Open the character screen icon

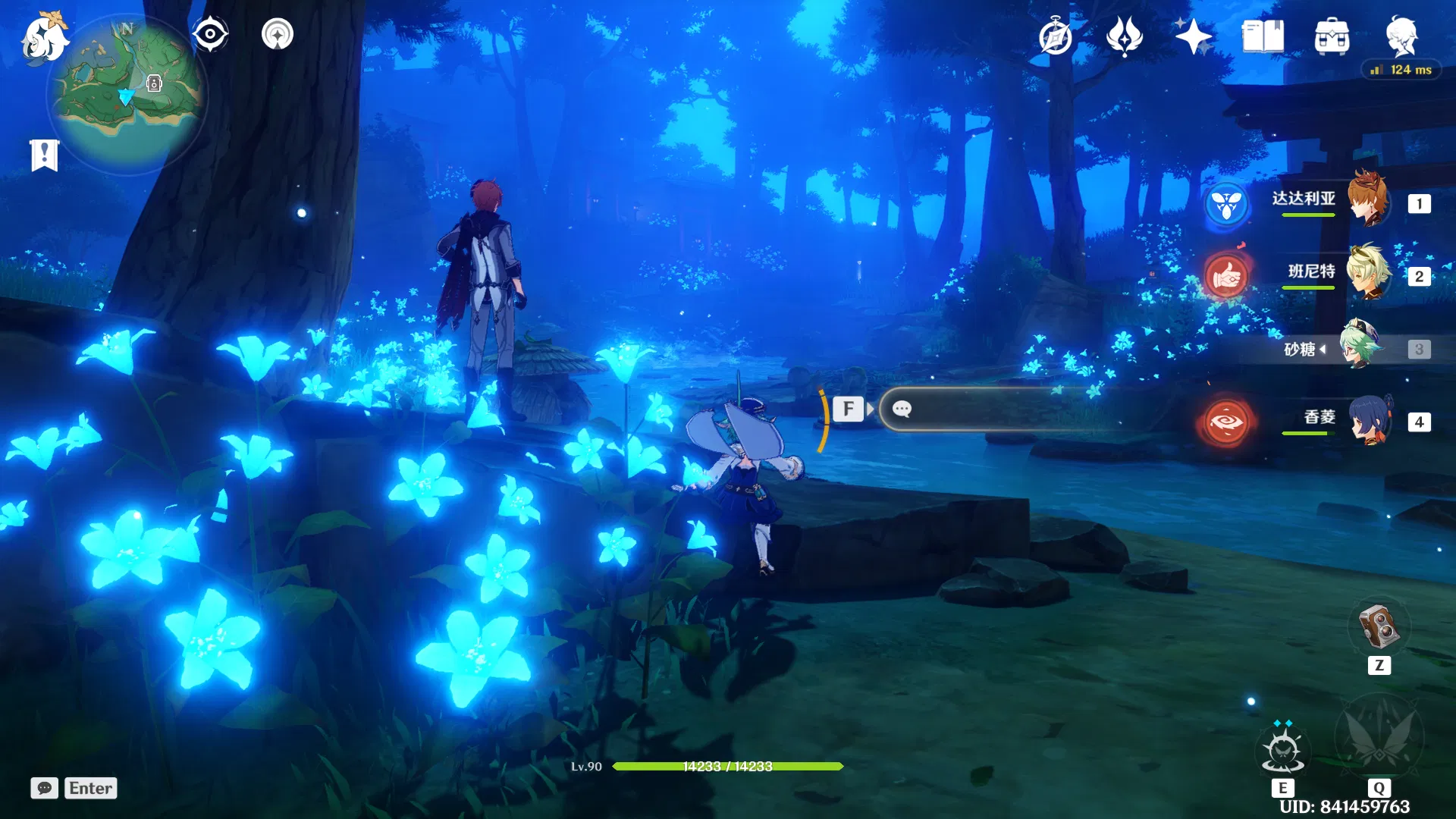pos(1401,35)
